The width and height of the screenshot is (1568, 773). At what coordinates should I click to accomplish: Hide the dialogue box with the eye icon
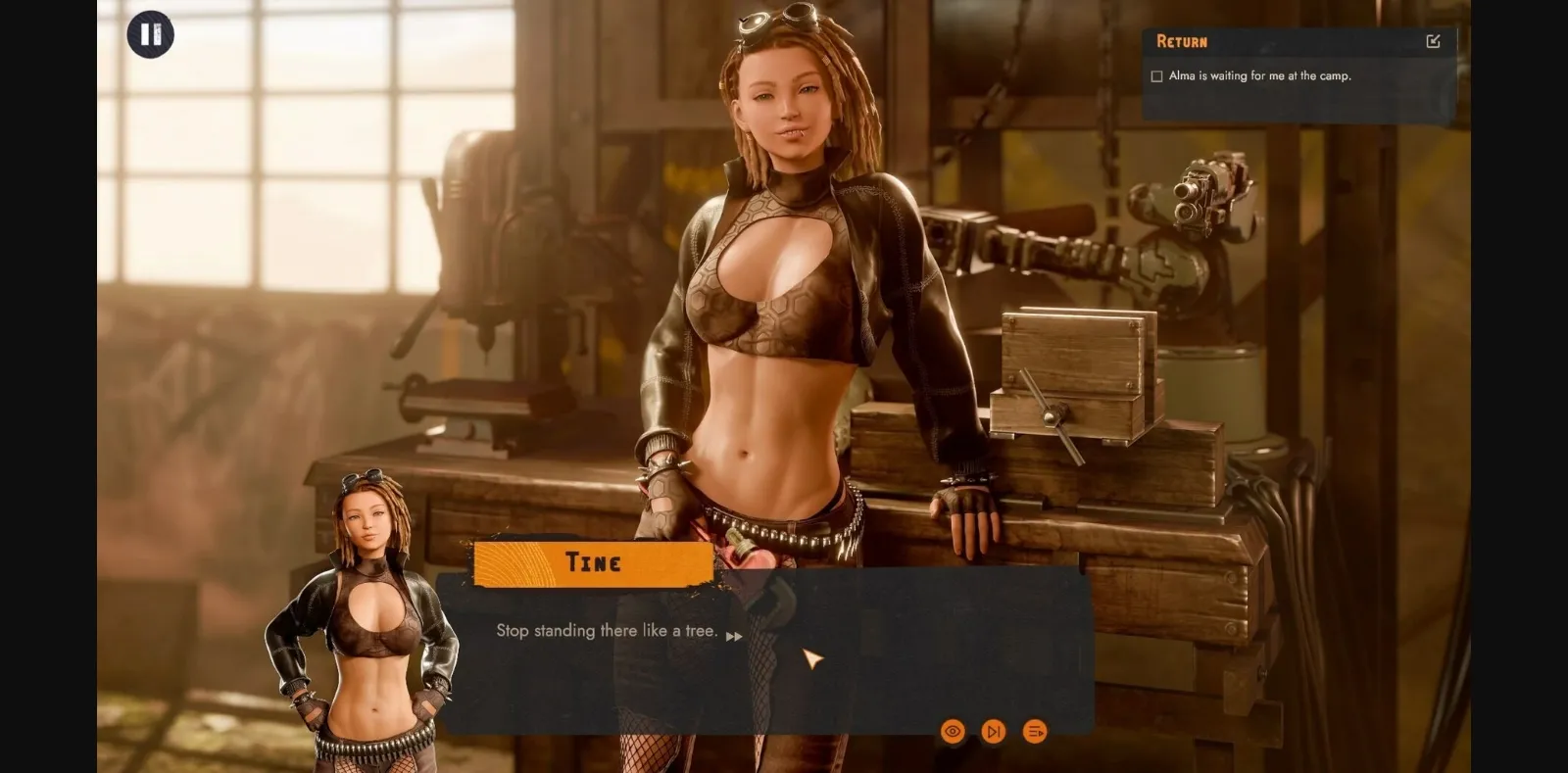click(x=952, y=731)
